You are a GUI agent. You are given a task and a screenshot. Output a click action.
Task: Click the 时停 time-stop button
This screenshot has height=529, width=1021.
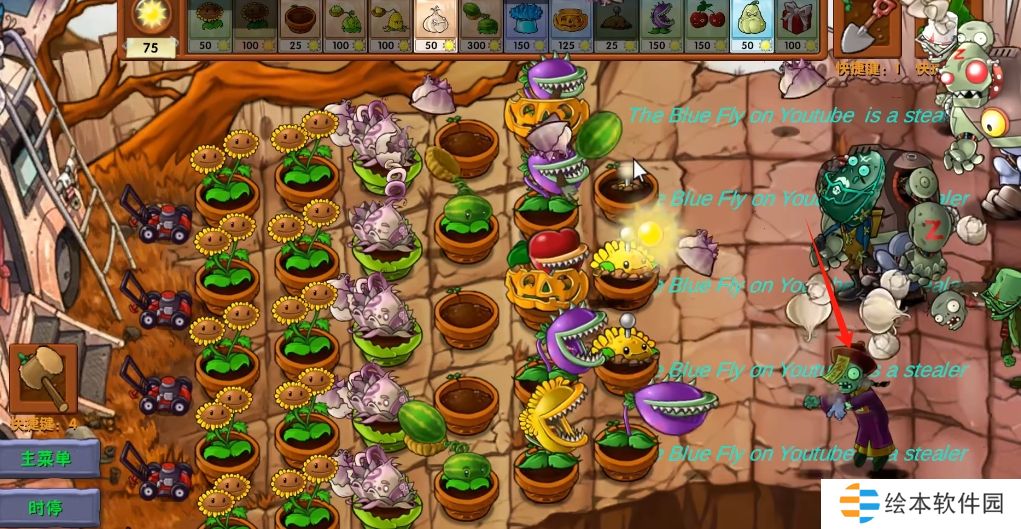[x=49, y=508]
